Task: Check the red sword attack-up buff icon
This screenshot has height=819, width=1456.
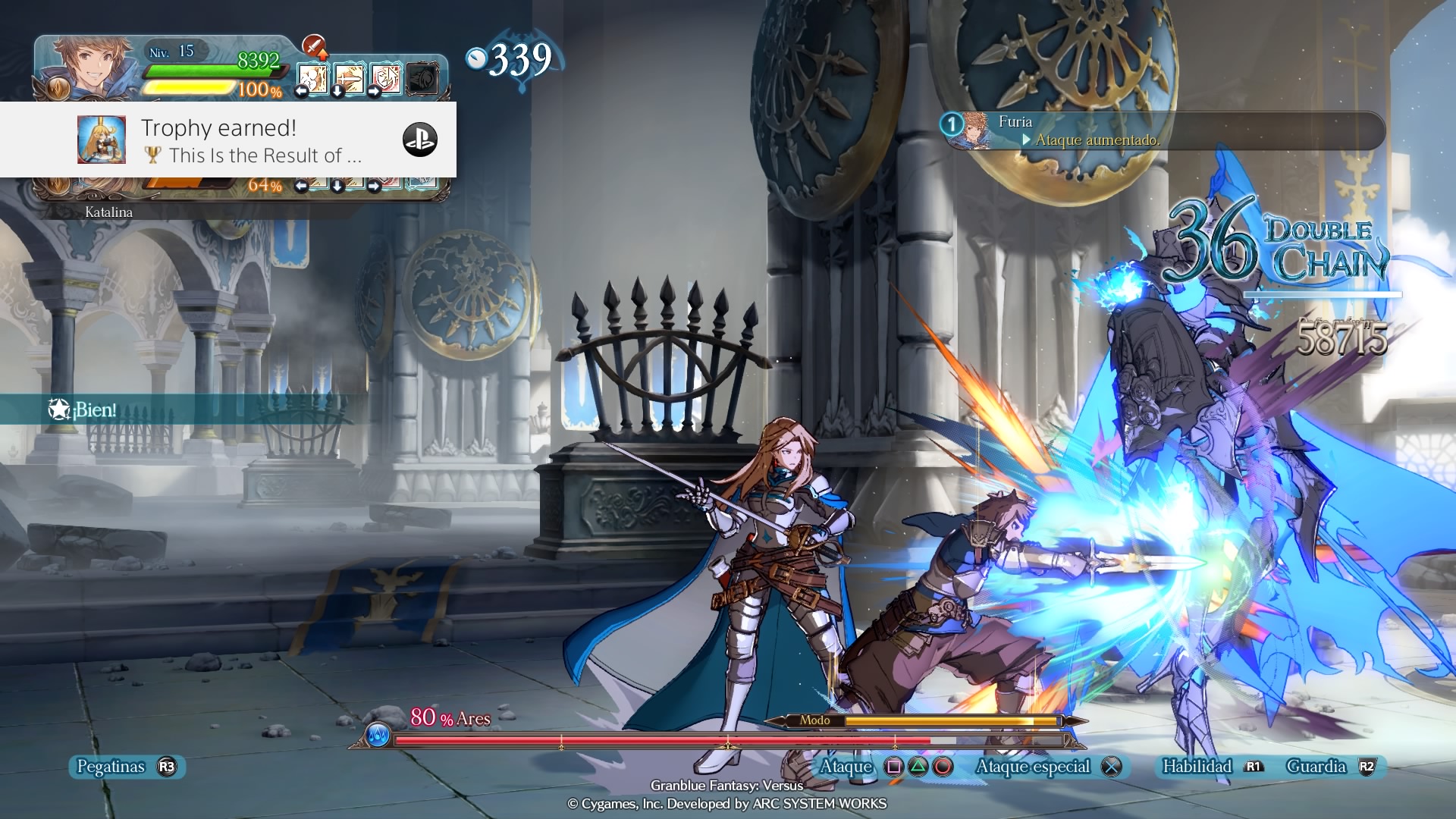Action: 314,47
